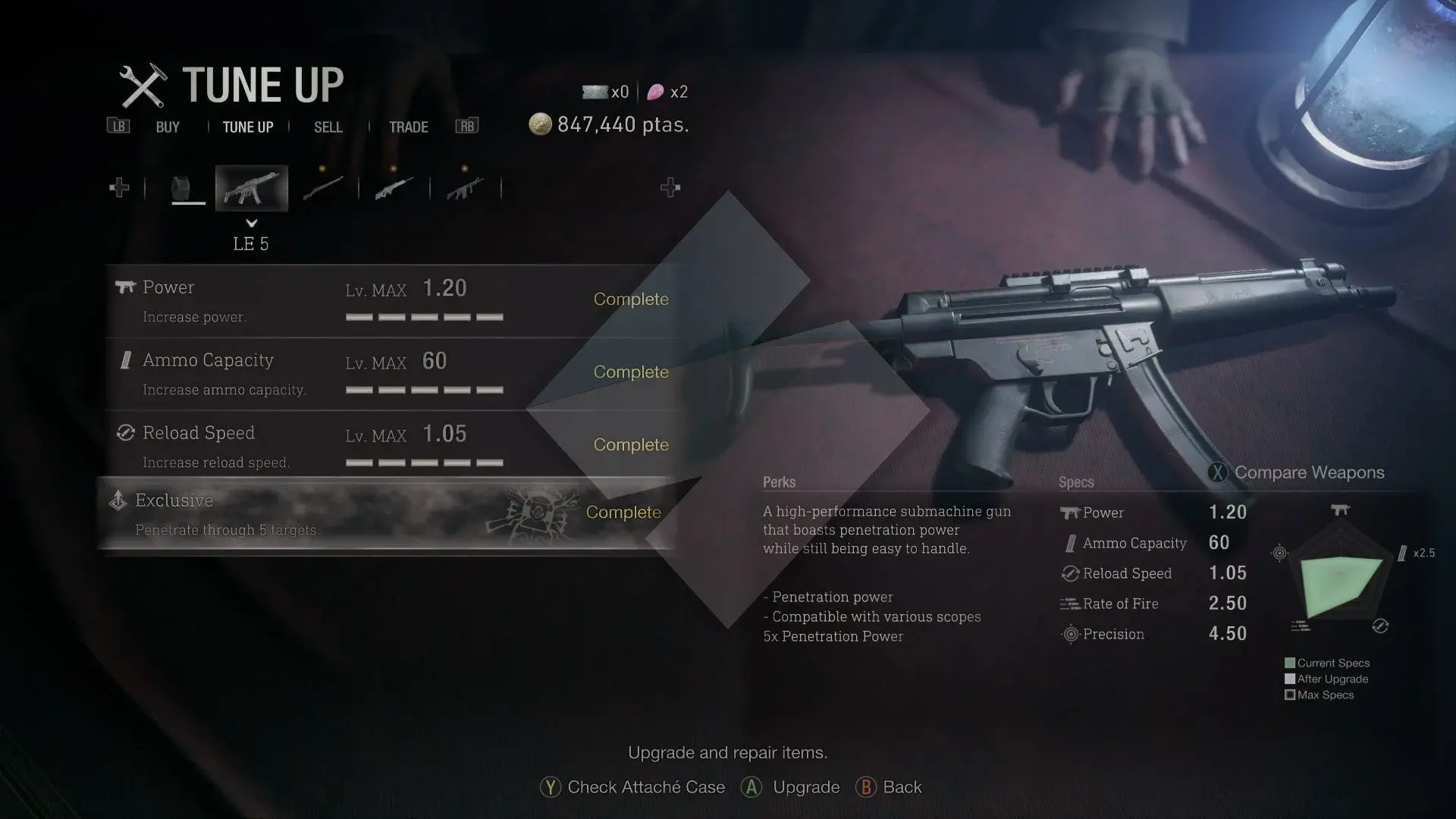The height and width of the screenshot is (819, 1456).
Task: Select the LE 5 submachine gun thumbnail
Action: point(251,187)
